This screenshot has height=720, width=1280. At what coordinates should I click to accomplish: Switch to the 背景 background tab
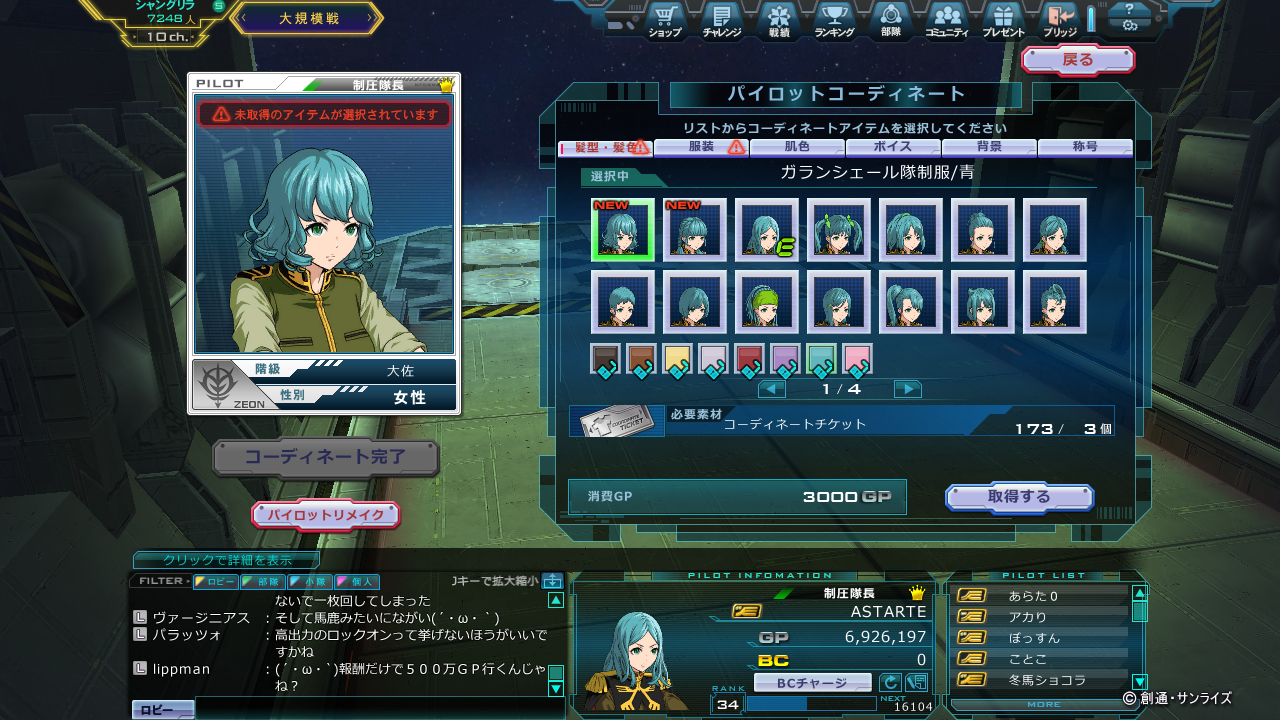click(x=989, y=147)
